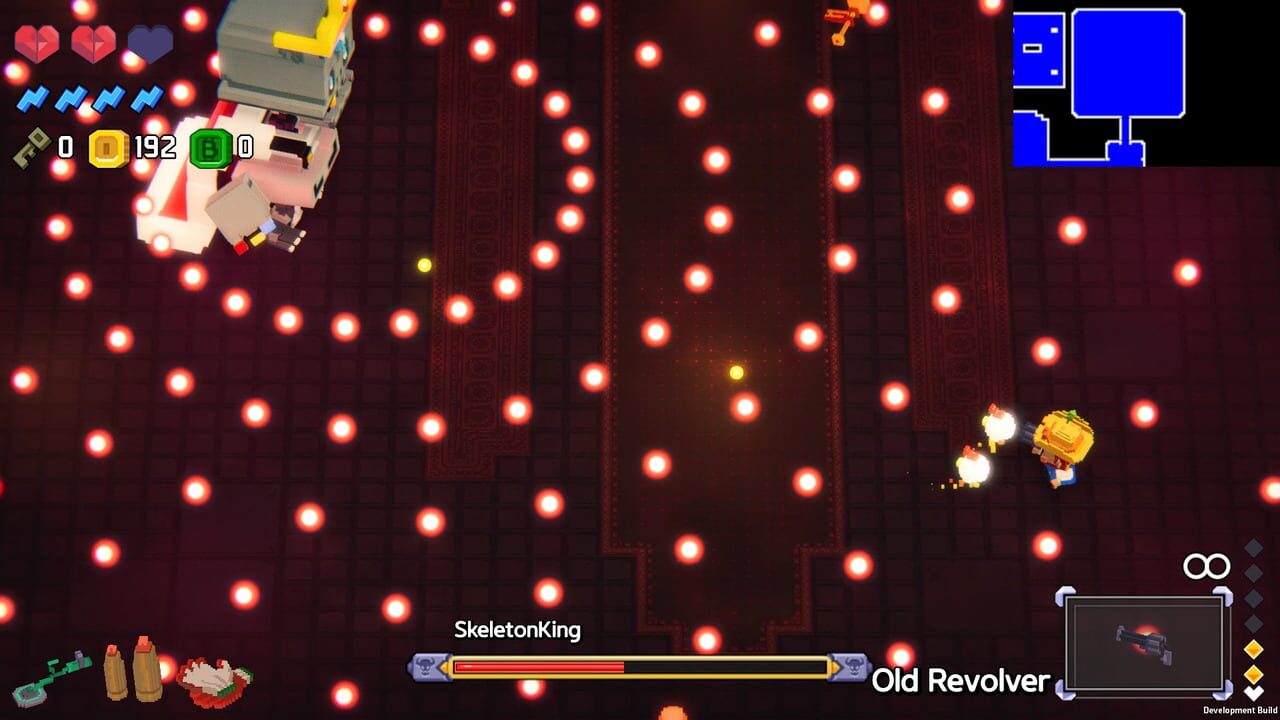Click the first red heart container
This screenshot has width=1280, height=720.
point(37,42)
